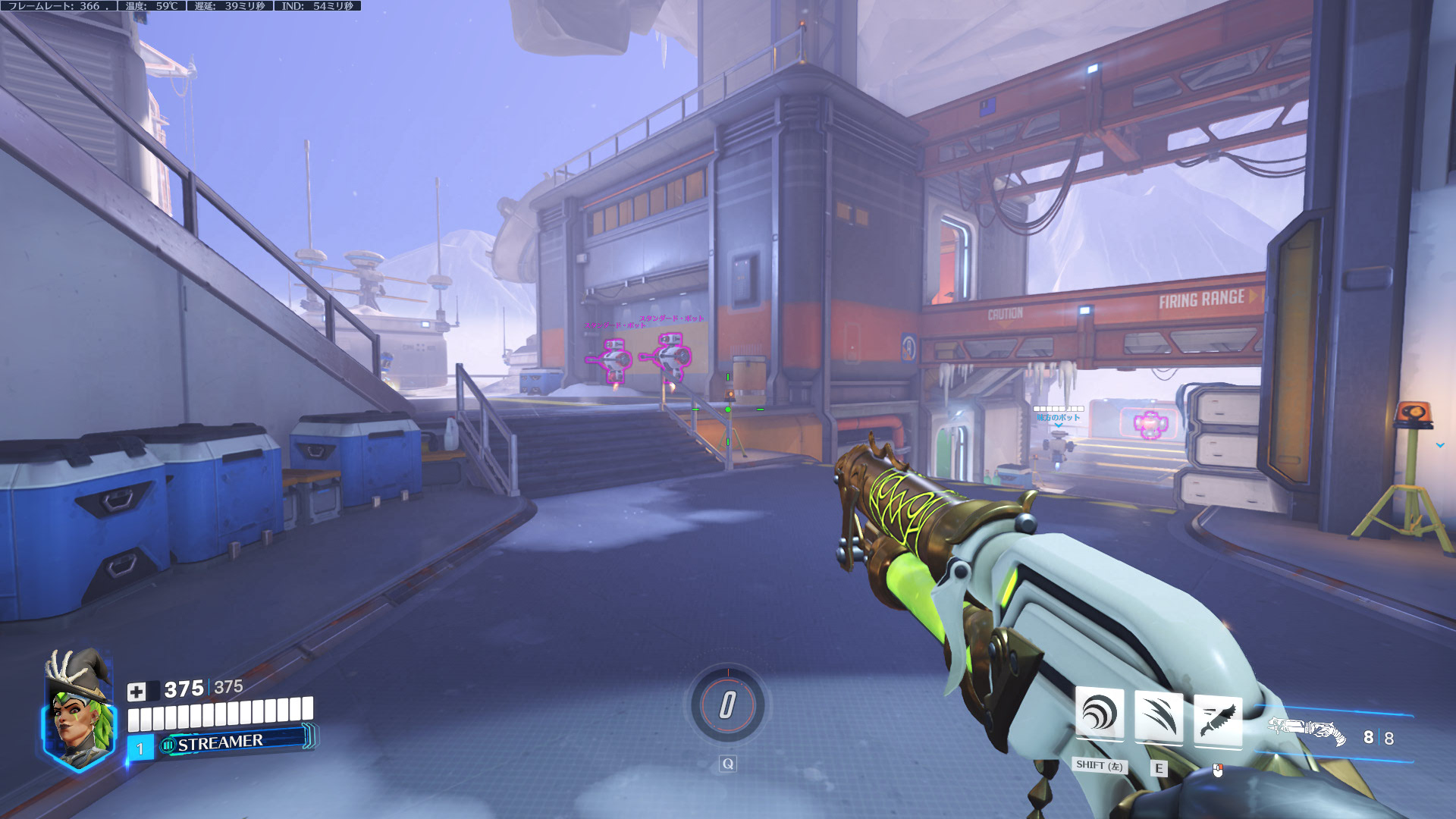Use the Carnage axe slash ability

1158,717
